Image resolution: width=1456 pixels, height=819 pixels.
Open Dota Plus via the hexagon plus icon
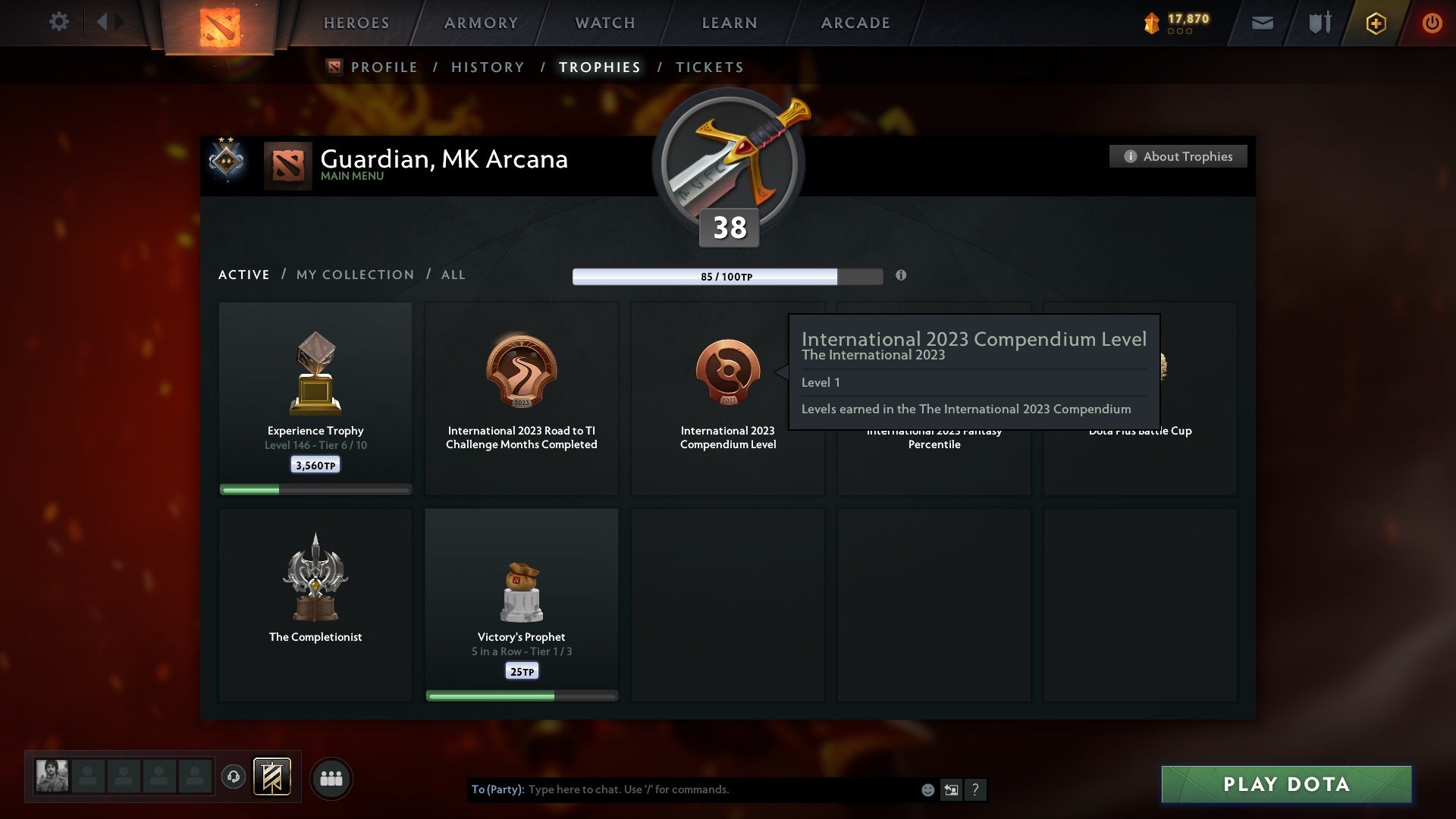tap(1375, 23)
